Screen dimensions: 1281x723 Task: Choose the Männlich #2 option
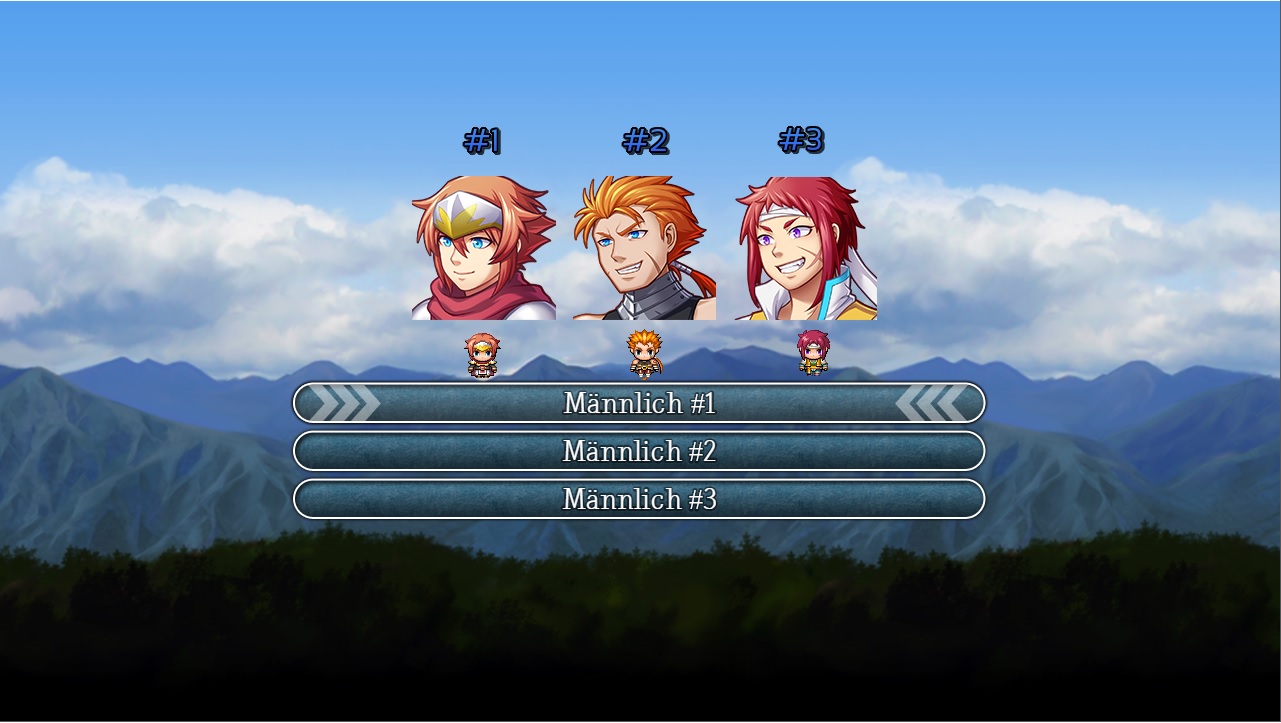pos(639,451)
